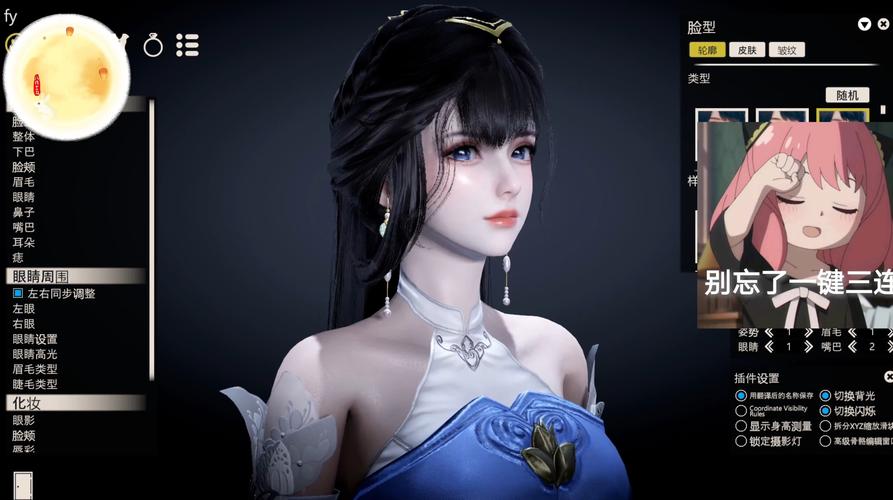Close the 脸型 panel

[881, 24]
